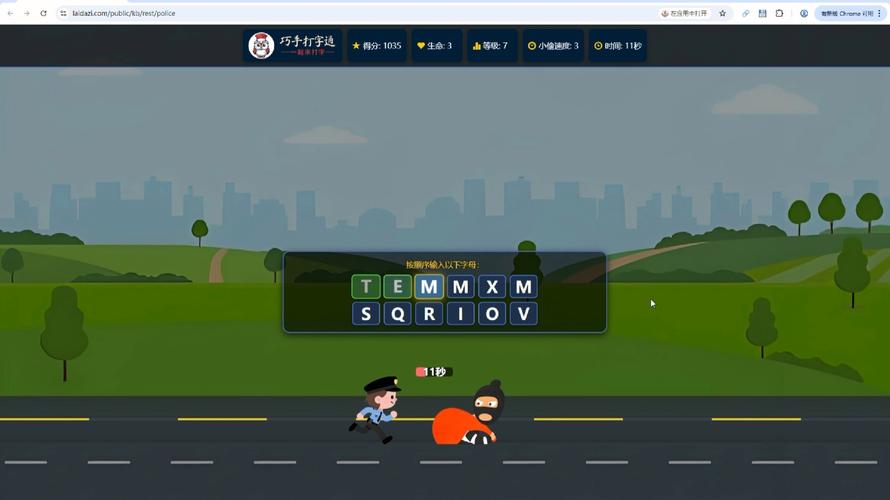Choose the letter X tile
The image size is (890, 500).
point(491,287)
